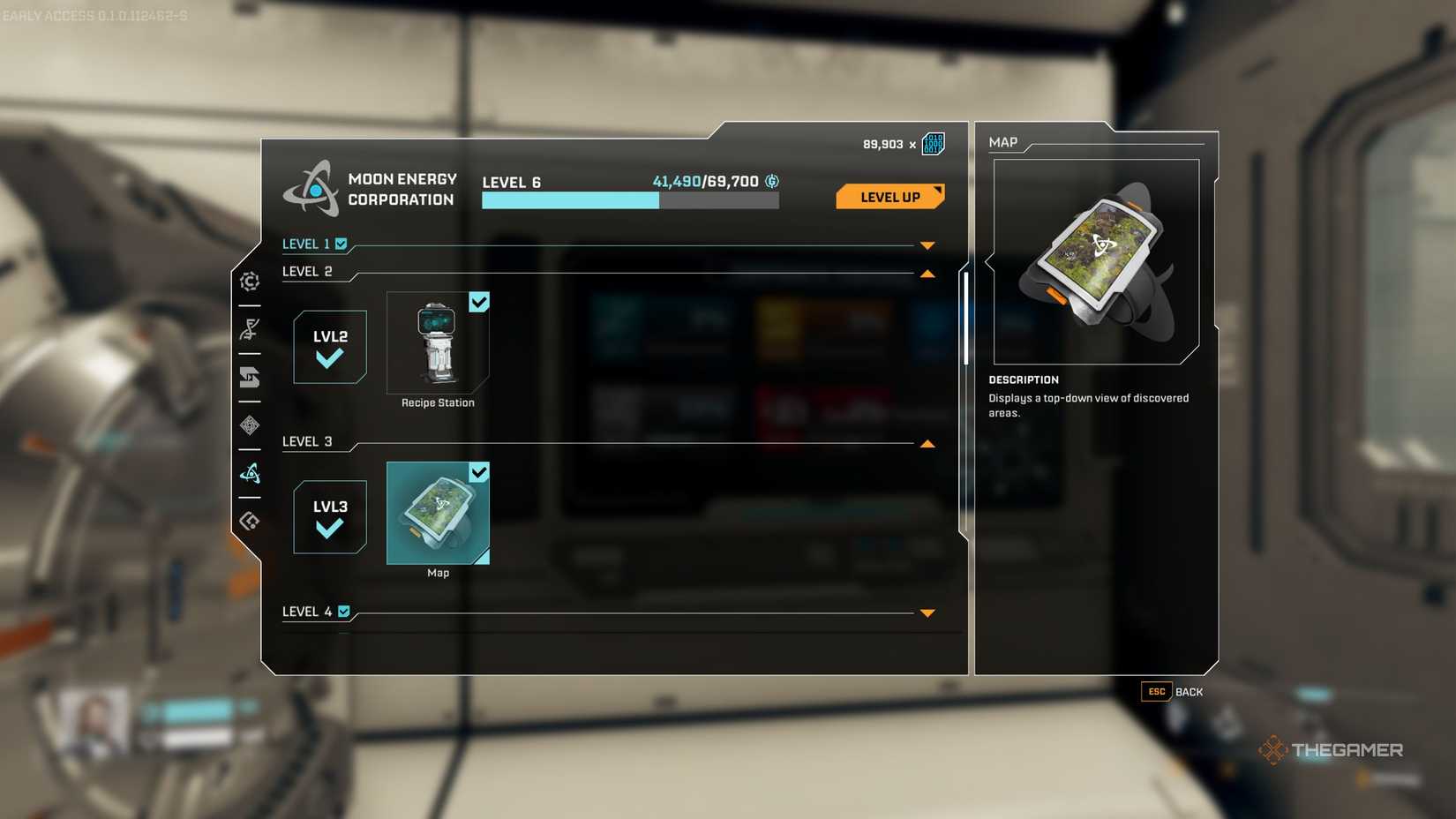Open the bottom sidebar corporation icon
Viewport: 1456px width, 819px height.
point(250,521)
